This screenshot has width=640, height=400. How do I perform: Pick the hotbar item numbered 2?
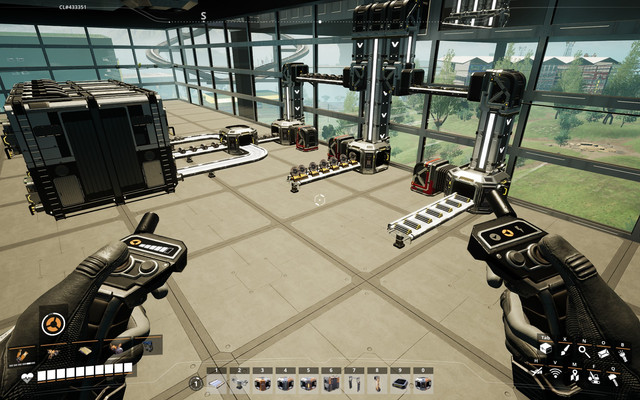pyautogui.click(x=240, y=382)
